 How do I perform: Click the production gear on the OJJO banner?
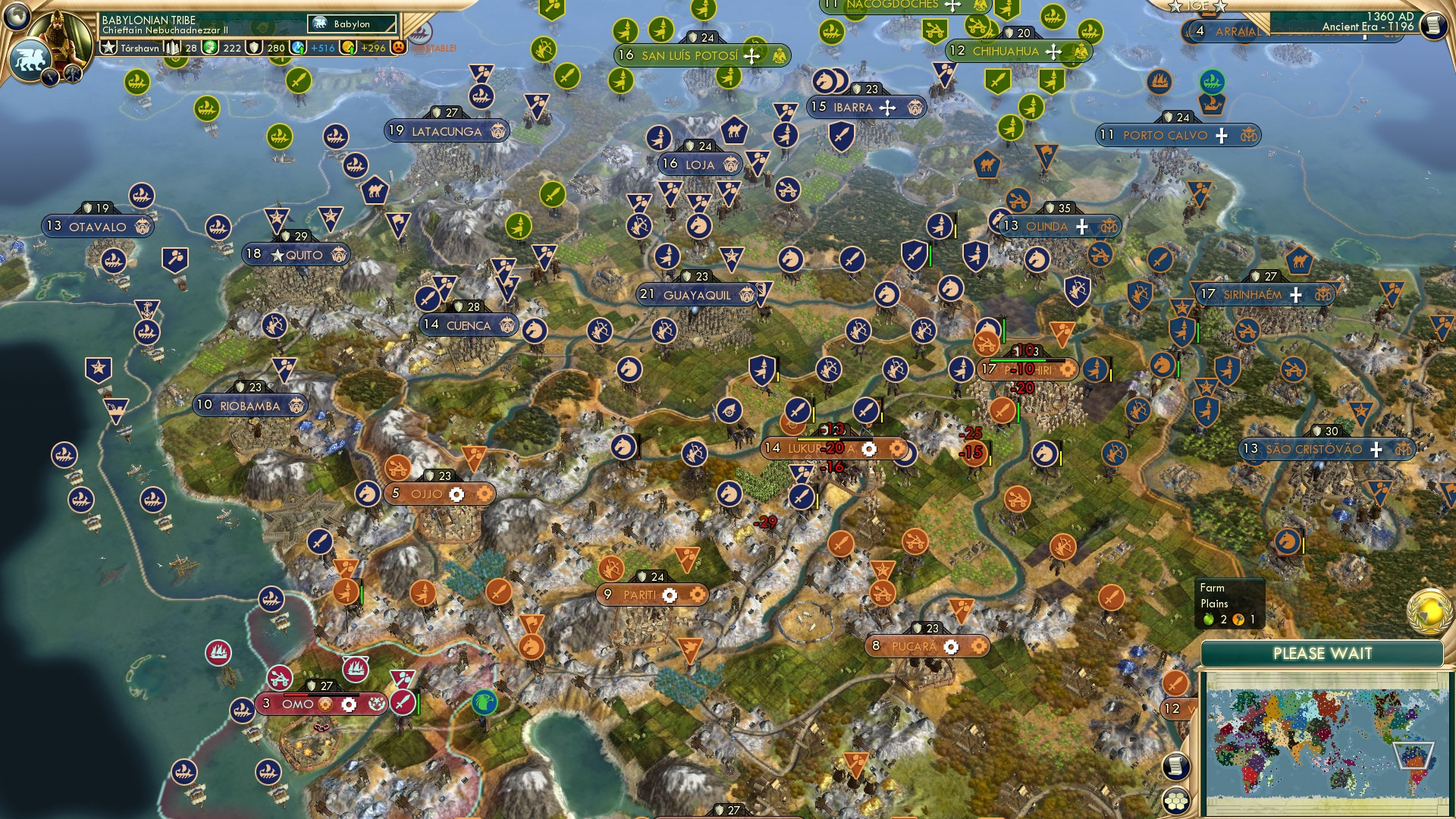tap(456, 493)
